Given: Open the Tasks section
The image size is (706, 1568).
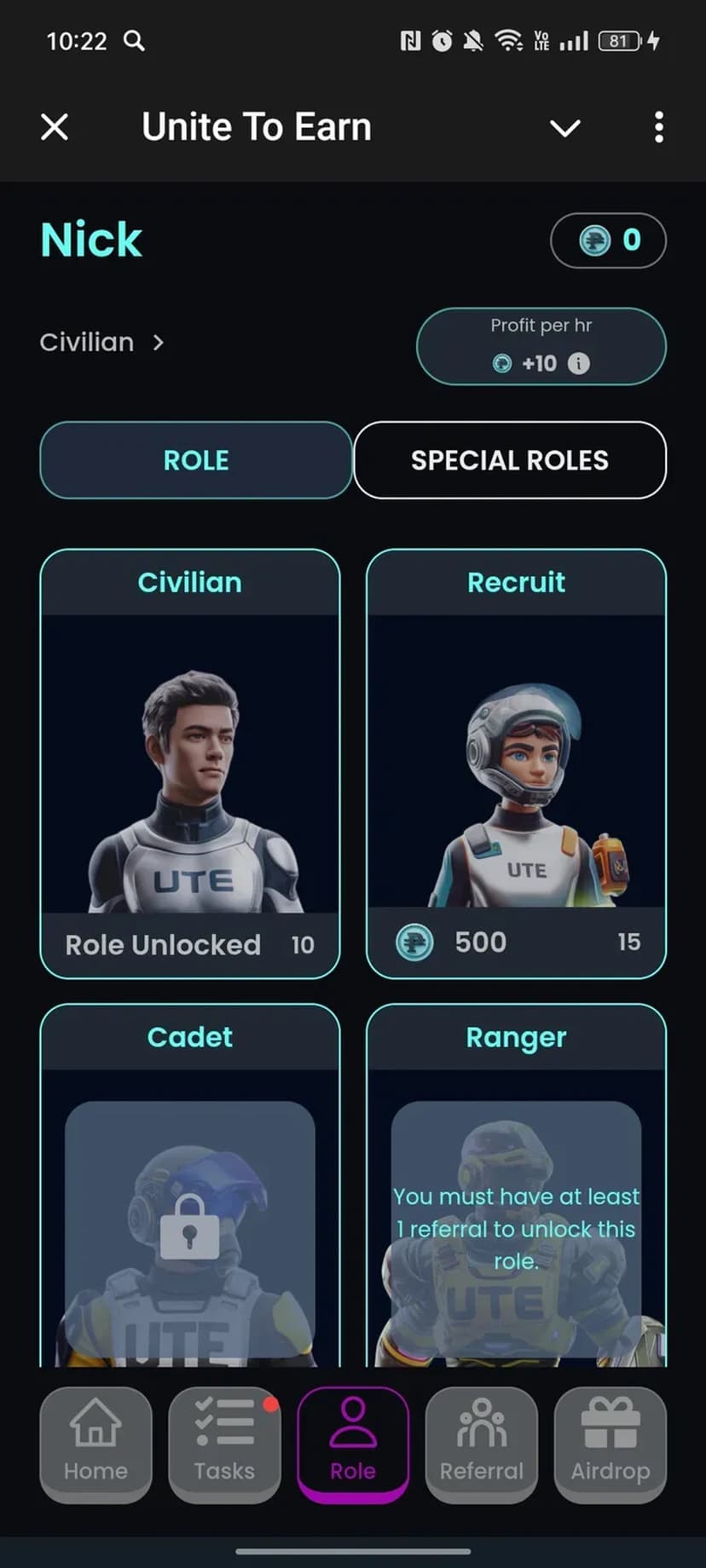Looking at the screenshot, I should click(x=224, y=1444).
